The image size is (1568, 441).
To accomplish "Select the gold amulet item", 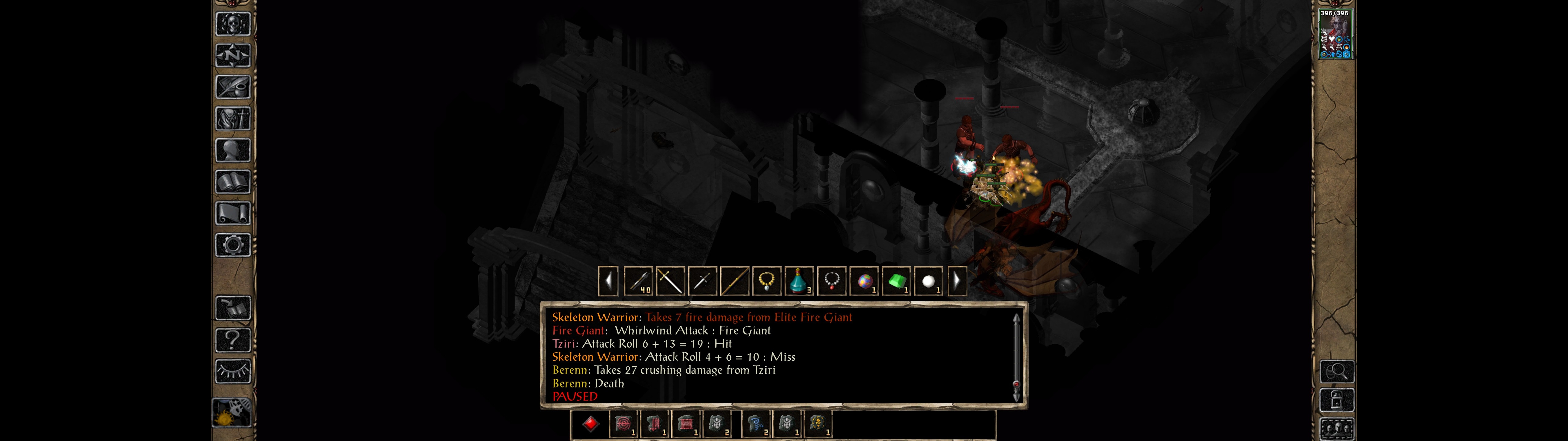I will tap(766, 281).
